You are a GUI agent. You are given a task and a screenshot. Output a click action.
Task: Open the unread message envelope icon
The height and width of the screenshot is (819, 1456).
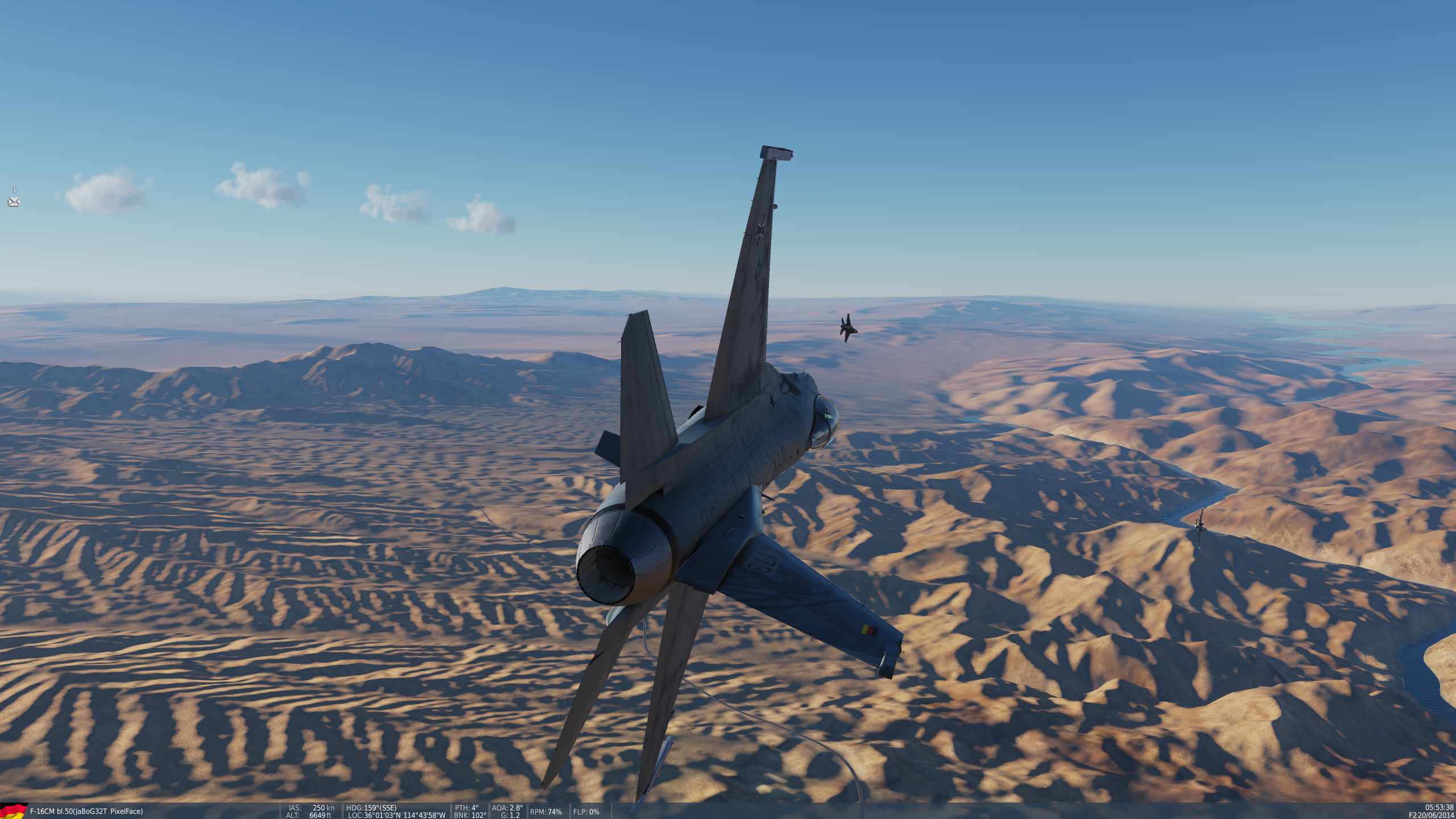[x=14, y=202]
